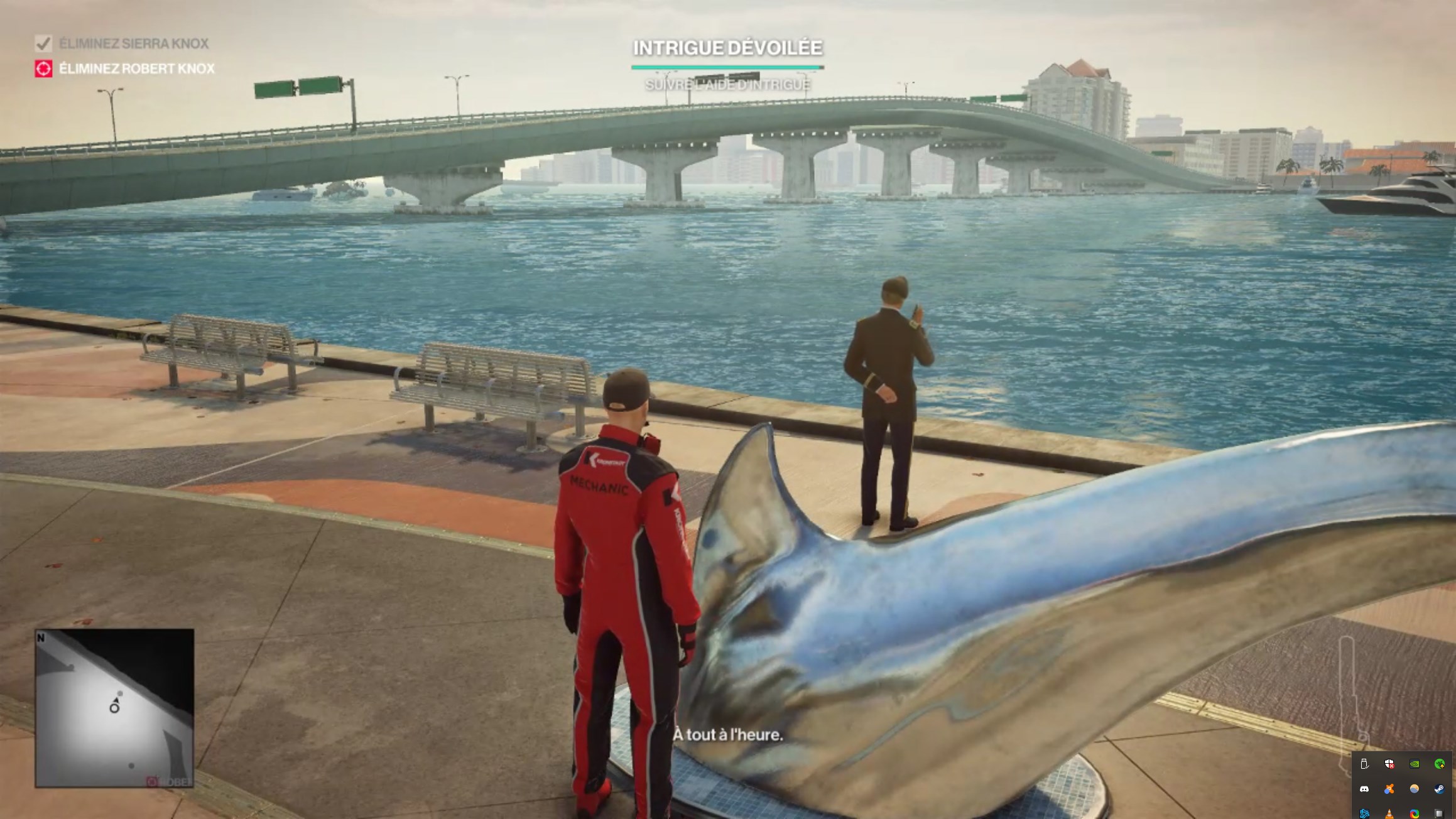Open the Windows Security shield icon
1456x819 pixels.
tap(1389, 764)
